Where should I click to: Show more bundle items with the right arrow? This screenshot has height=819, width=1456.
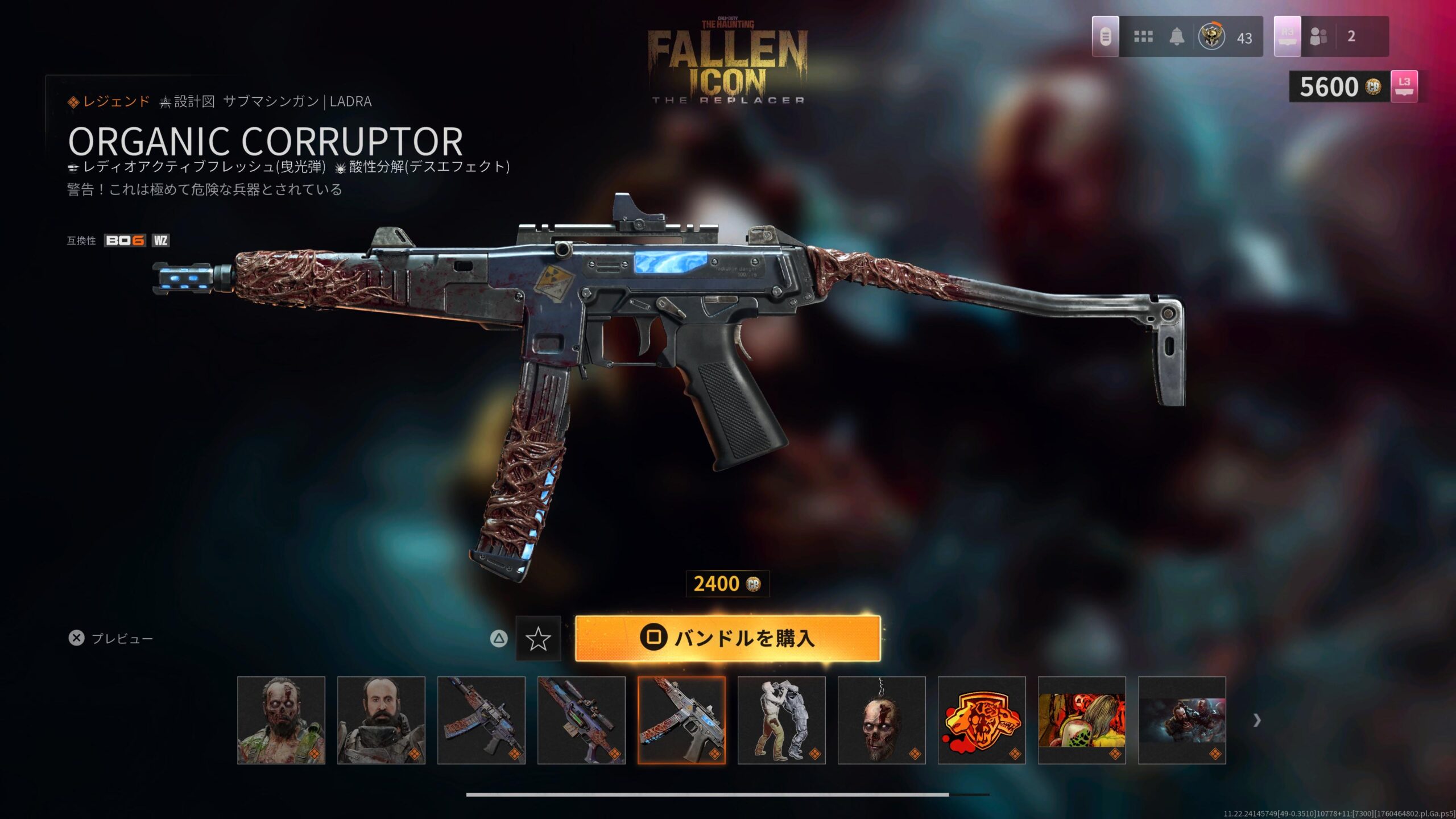[x=1257, y=721]
